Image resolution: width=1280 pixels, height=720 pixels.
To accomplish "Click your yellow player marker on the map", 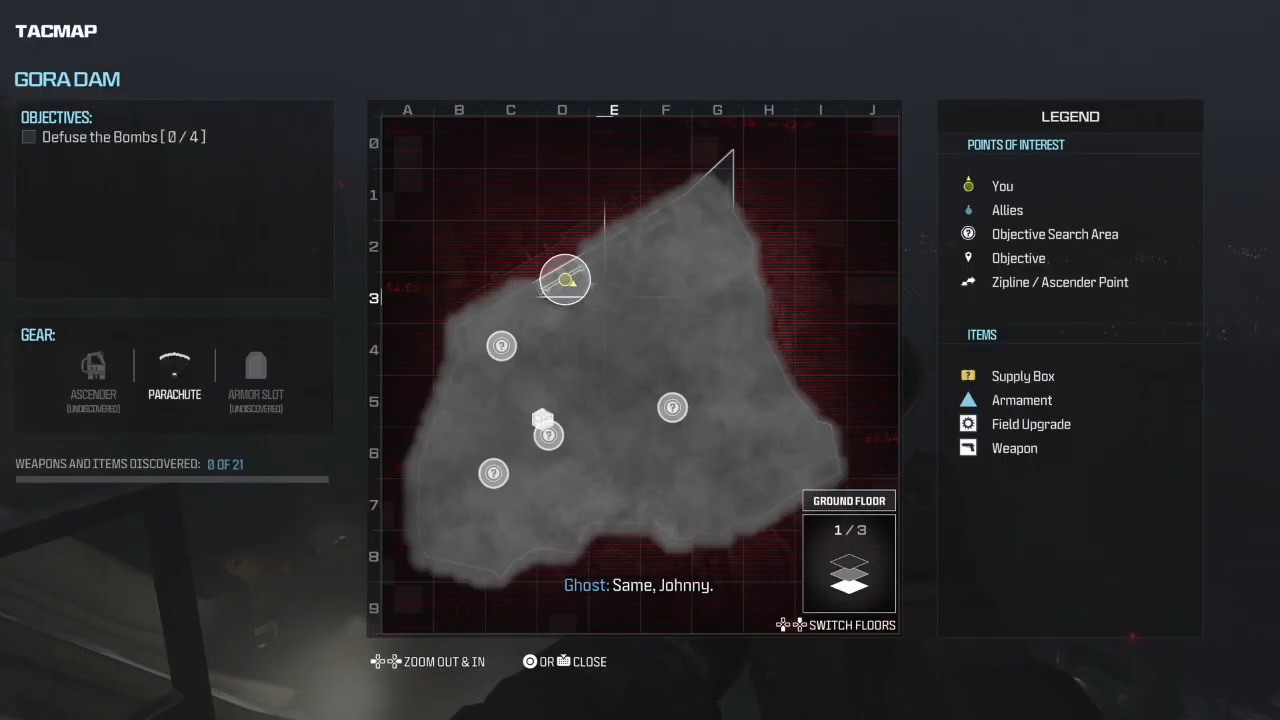I will pyautogui.click(x=567, y=281).
